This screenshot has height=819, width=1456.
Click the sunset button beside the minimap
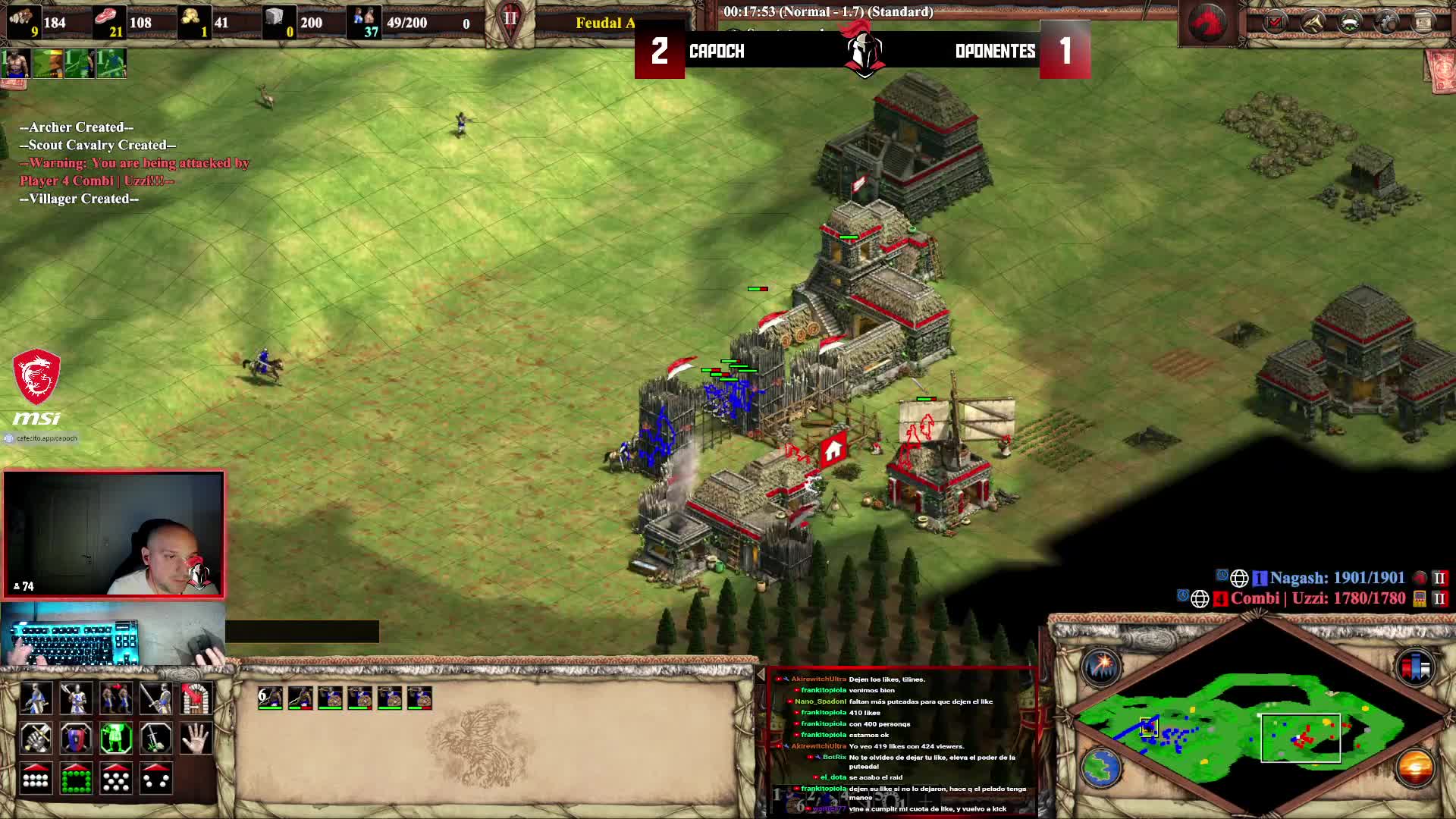(1415, 767)
